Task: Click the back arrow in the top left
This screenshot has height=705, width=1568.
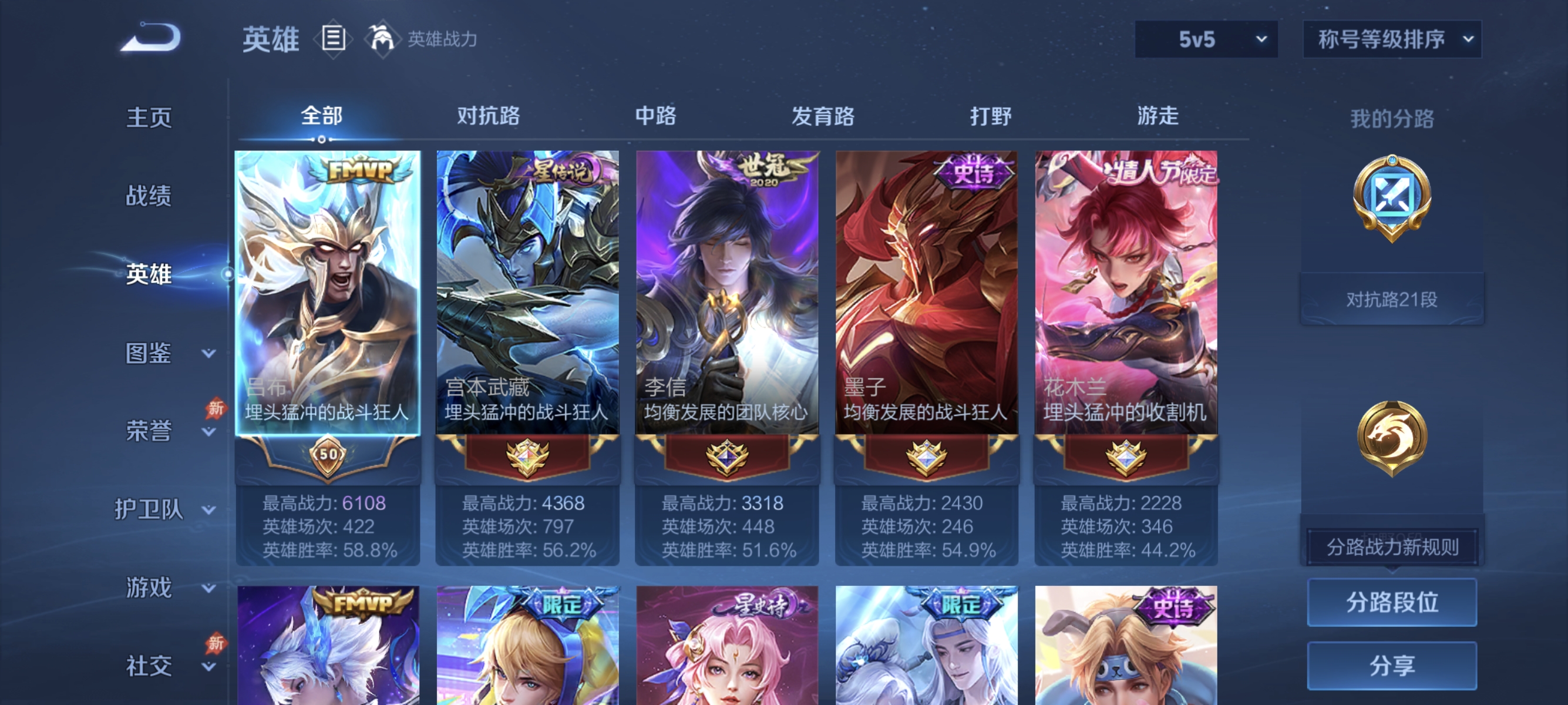Action: (151, 38)
